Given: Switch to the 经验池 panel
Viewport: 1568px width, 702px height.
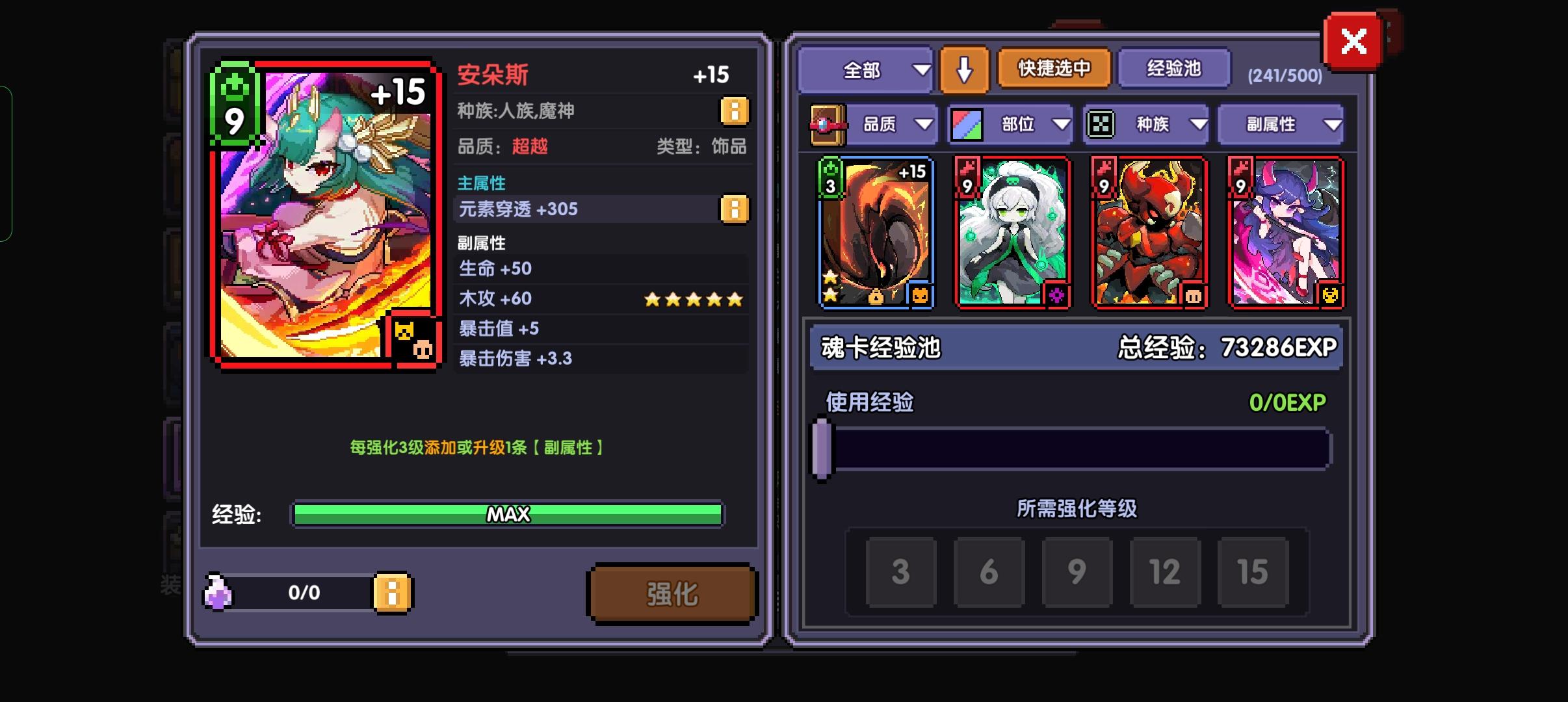Looking at the screenshot, I should pyautogui.click(x=1174, y=68).
